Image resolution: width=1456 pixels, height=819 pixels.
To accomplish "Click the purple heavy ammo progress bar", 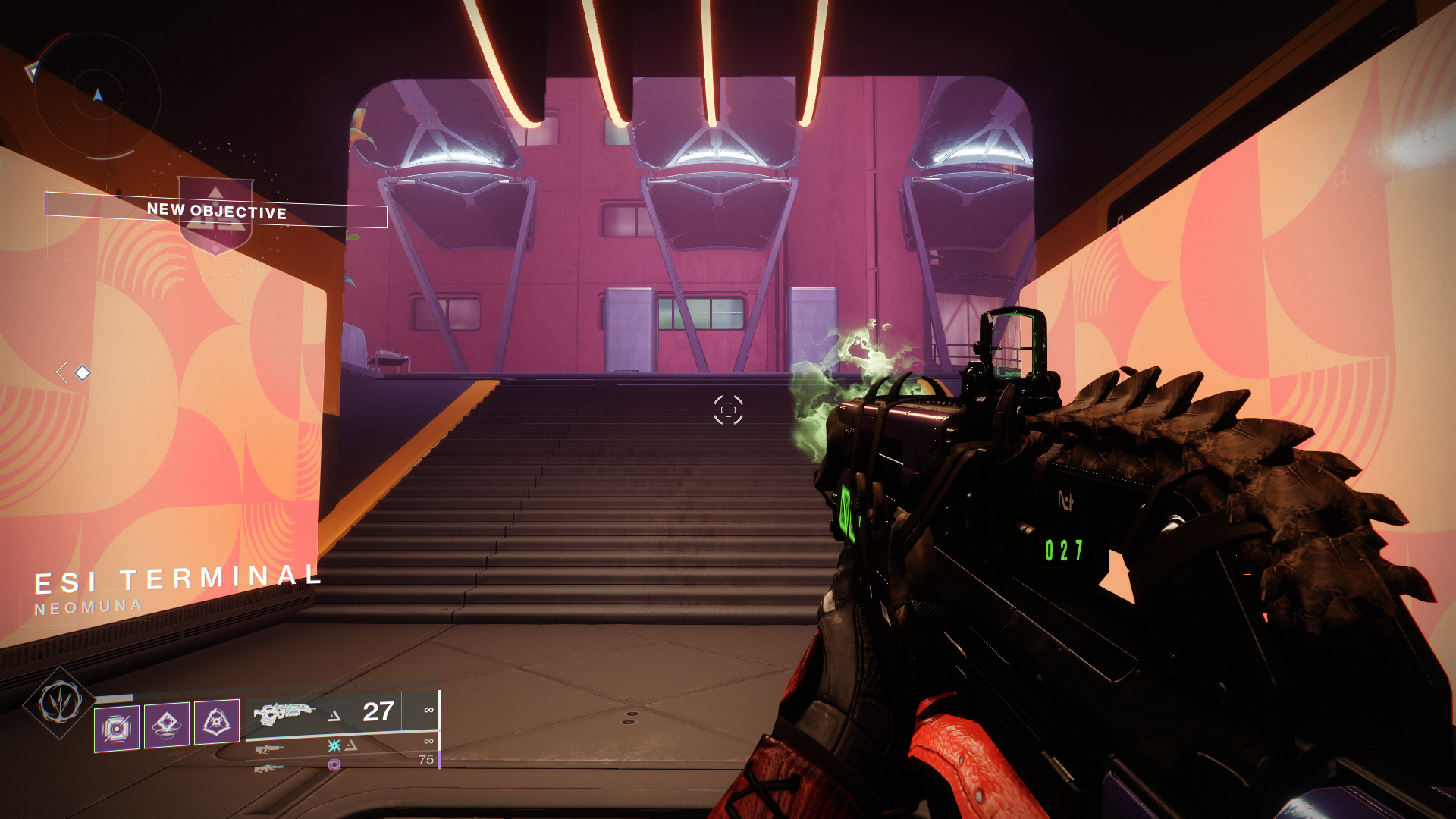I will point(440,758).
